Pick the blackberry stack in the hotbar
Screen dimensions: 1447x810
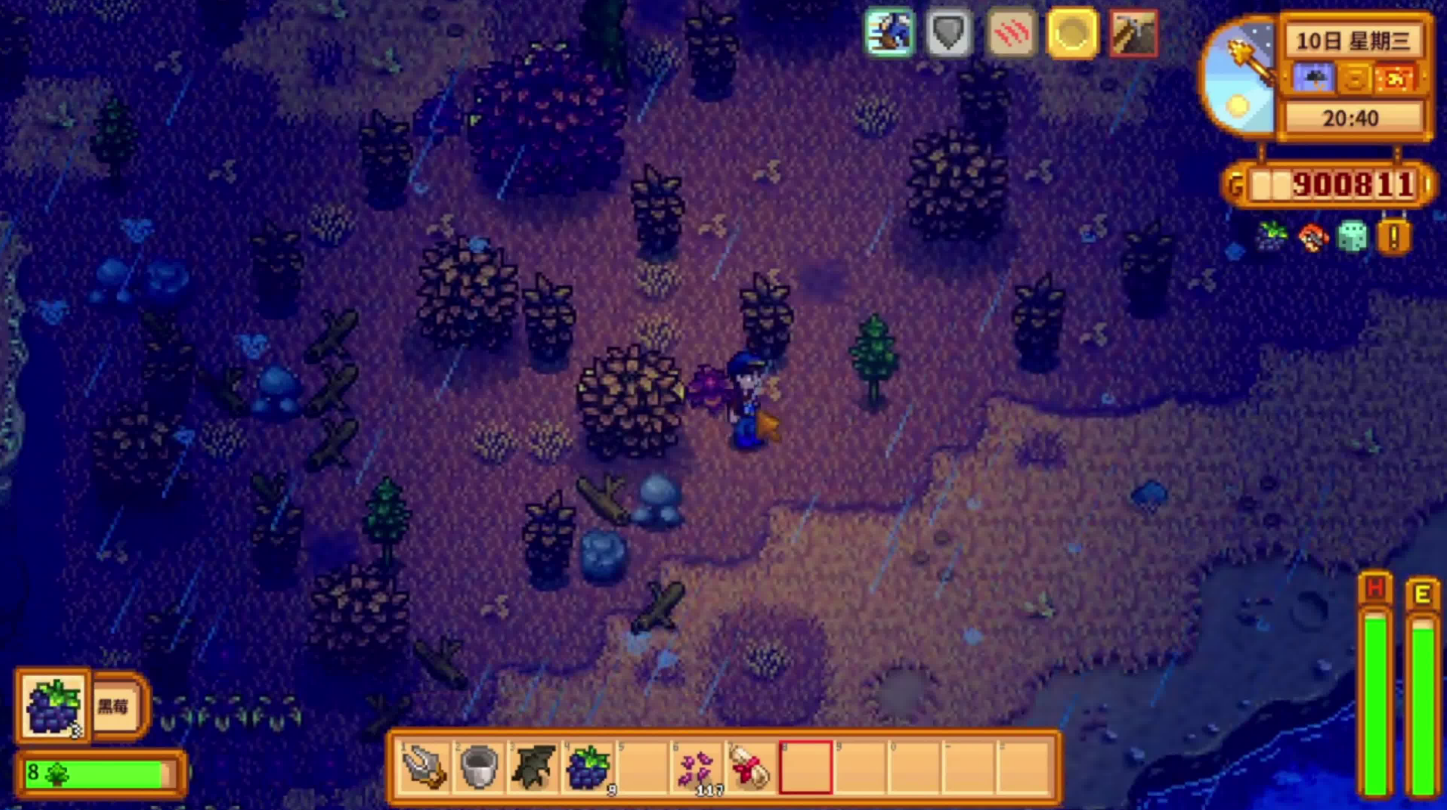(x=588, y=768)
